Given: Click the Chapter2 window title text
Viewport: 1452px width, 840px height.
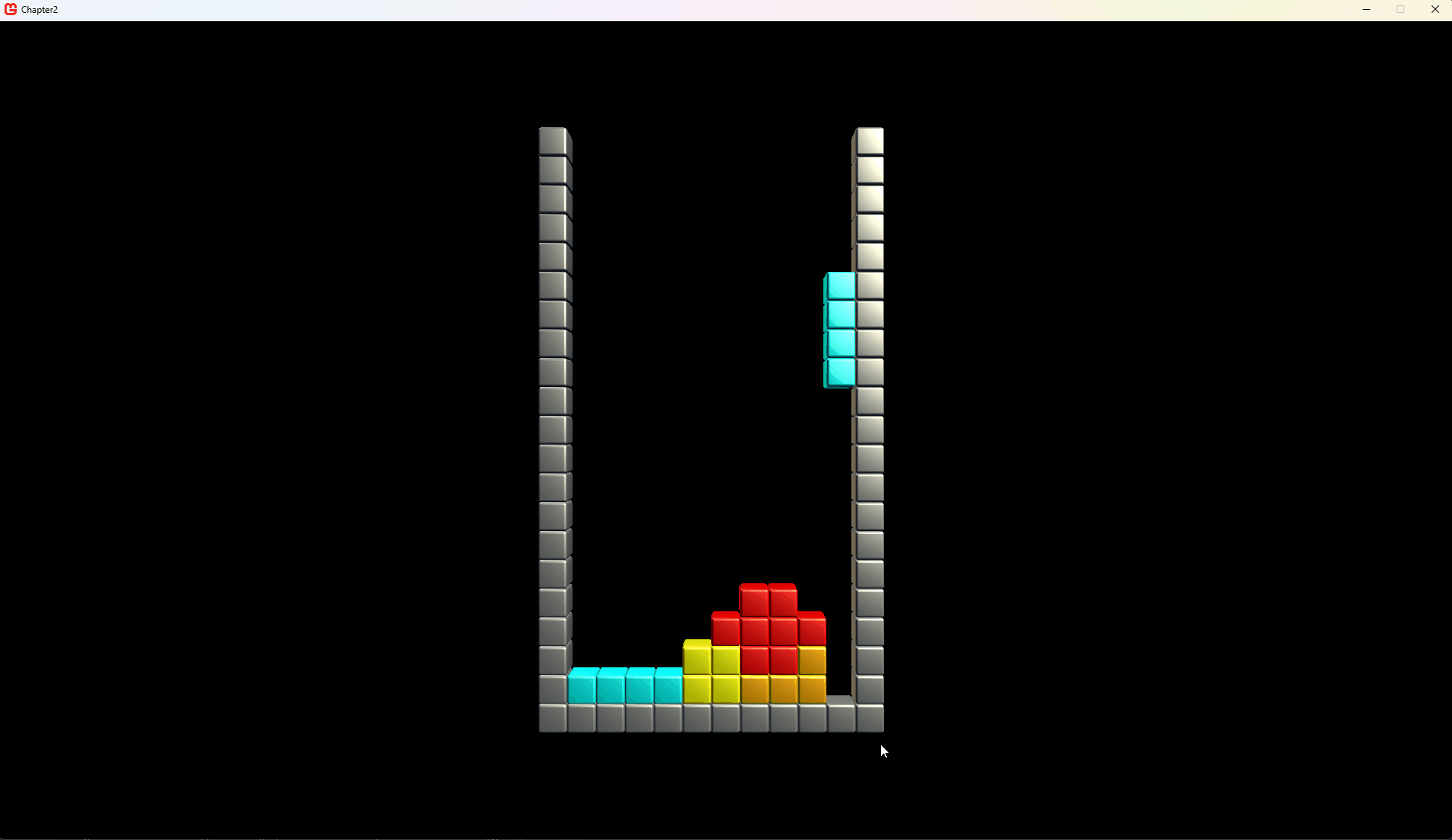Looking at the screenshot, I should (39, 10).
